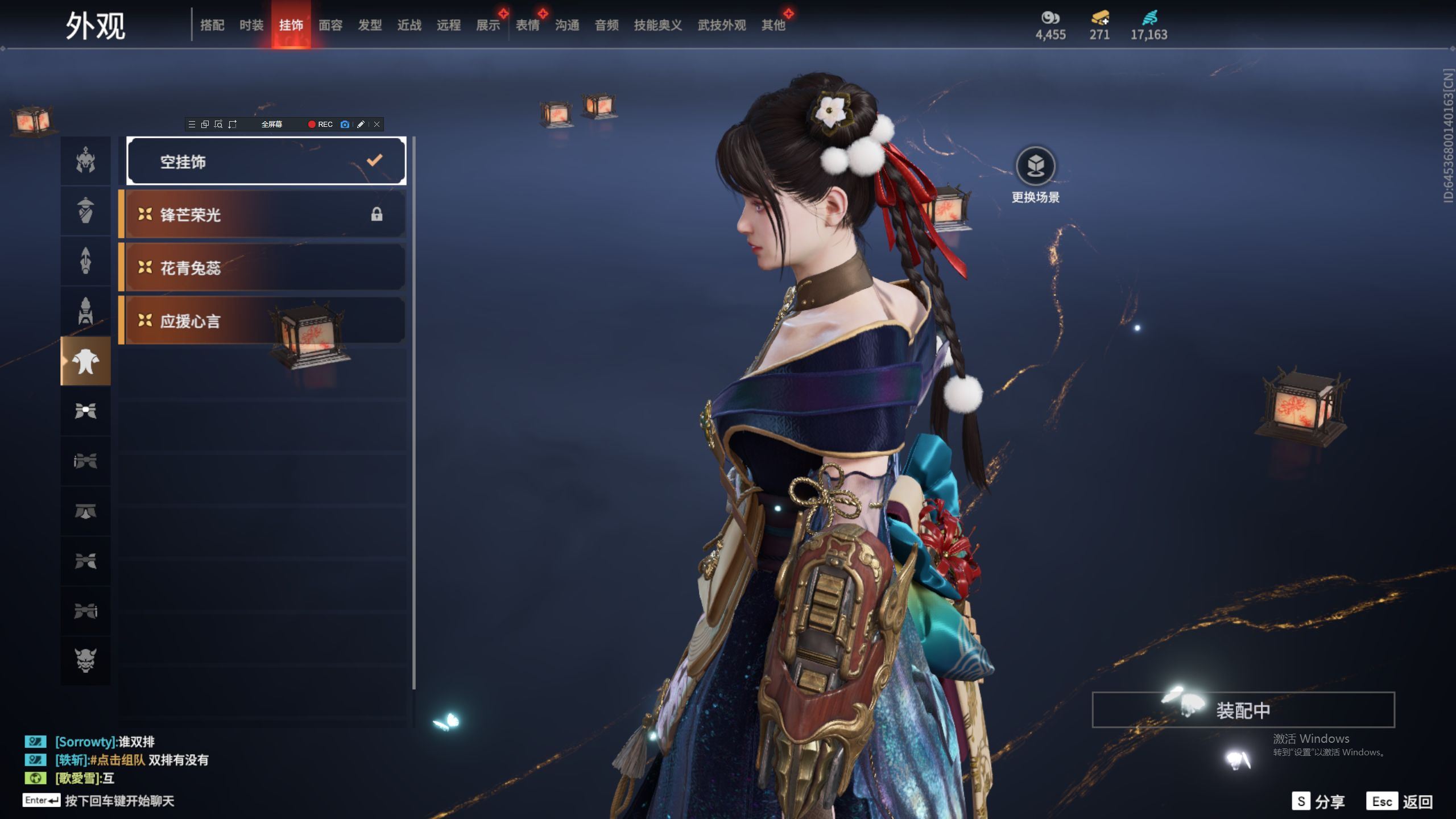Select the 面容 face tab

(x=330, y=25)
